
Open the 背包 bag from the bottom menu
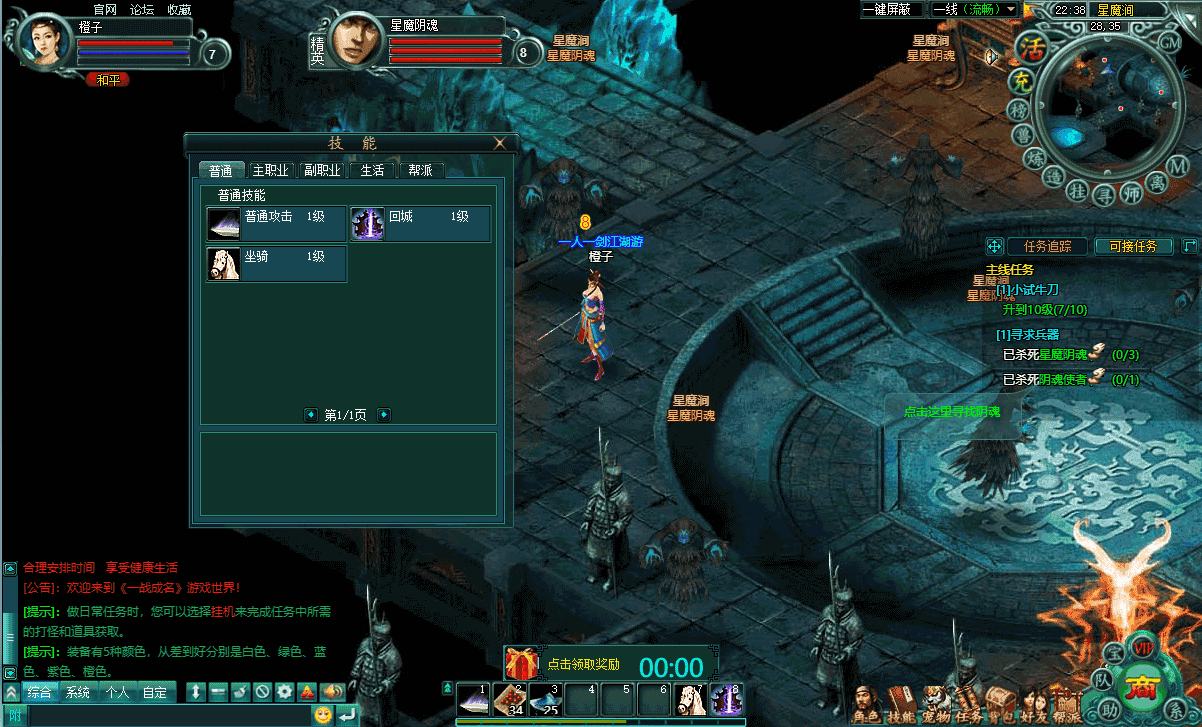tap(1000, 705)
